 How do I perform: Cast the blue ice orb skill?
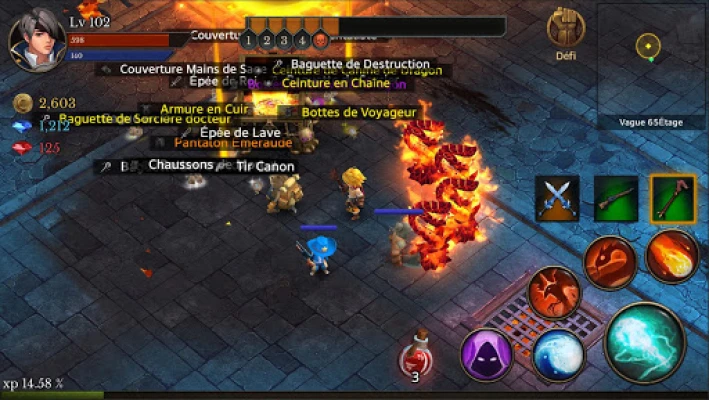(558, 355)
